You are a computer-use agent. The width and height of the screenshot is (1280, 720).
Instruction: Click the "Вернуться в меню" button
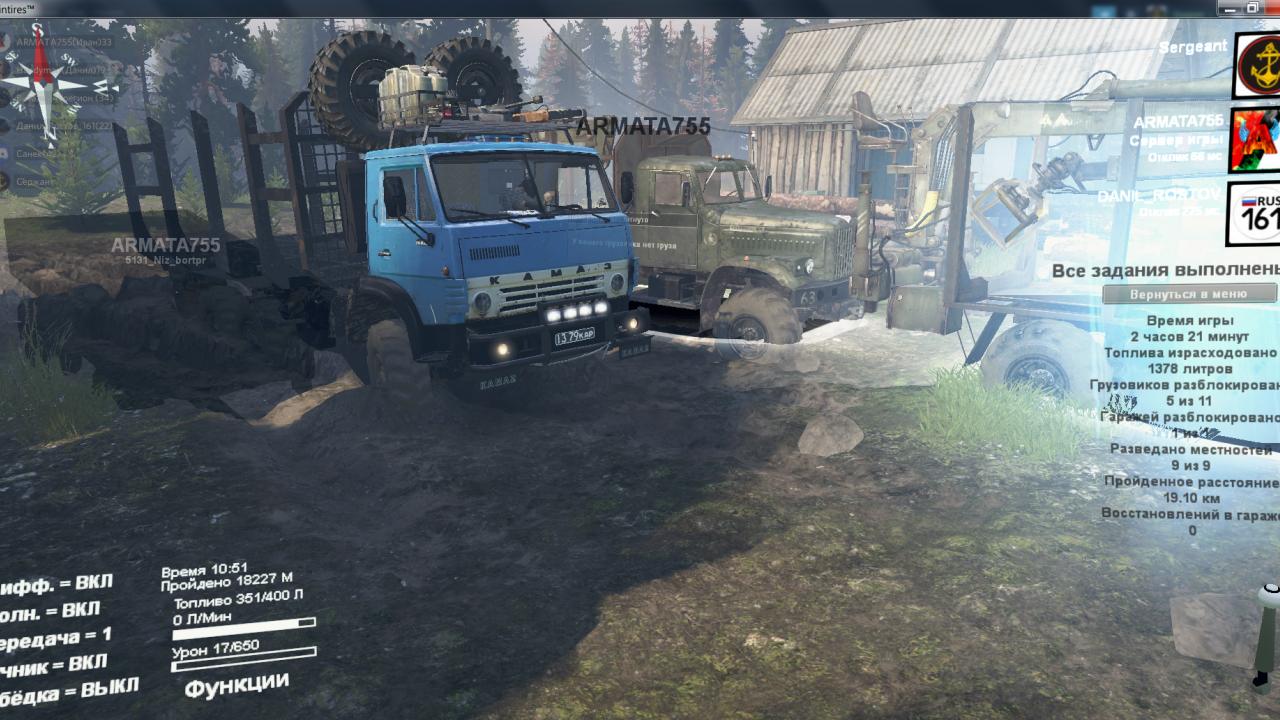point(1188,295)
